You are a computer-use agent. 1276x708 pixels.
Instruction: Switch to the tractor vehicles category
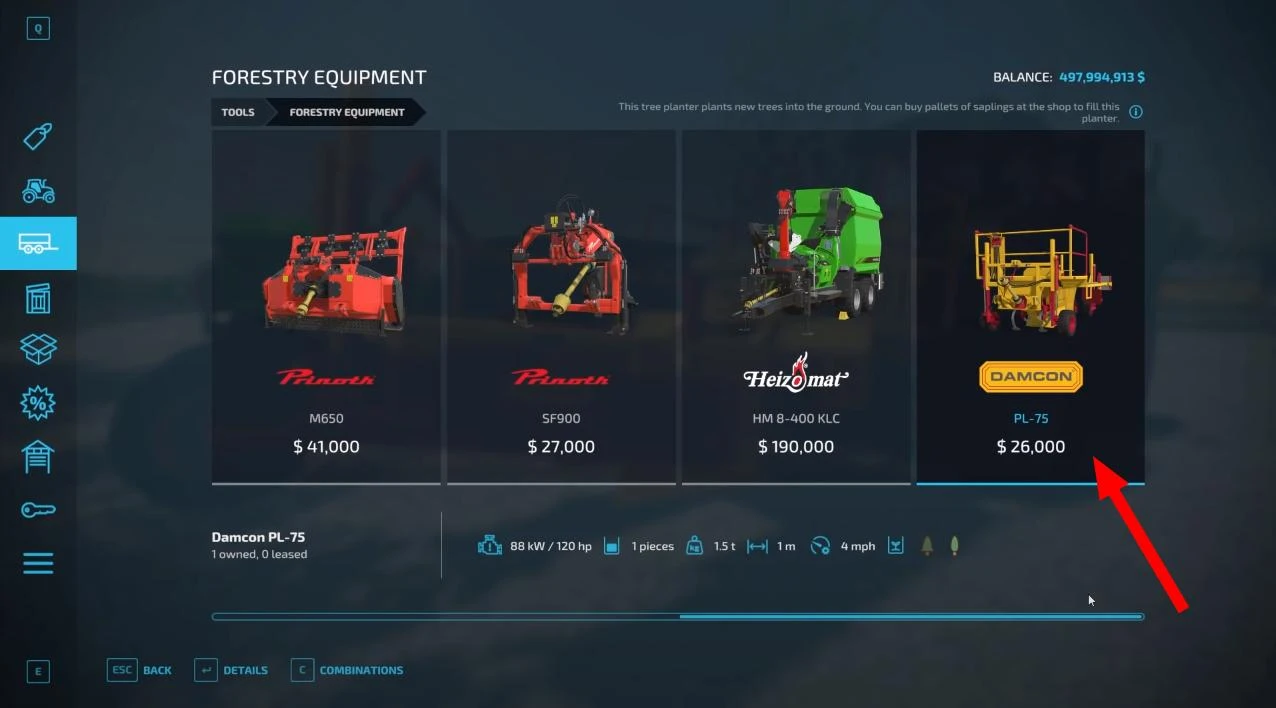[38, 191]
